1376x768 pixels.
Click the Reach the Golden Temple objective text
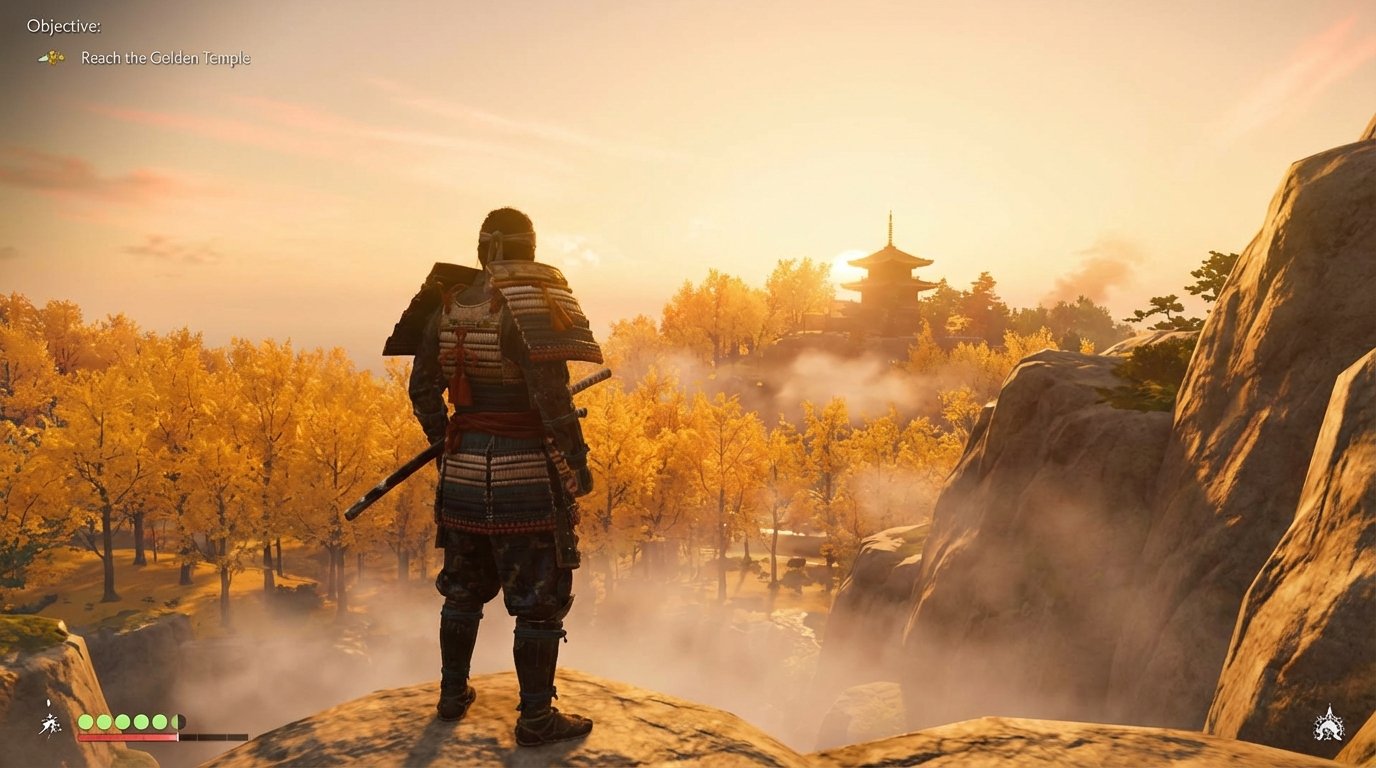[x=165, y=57]
